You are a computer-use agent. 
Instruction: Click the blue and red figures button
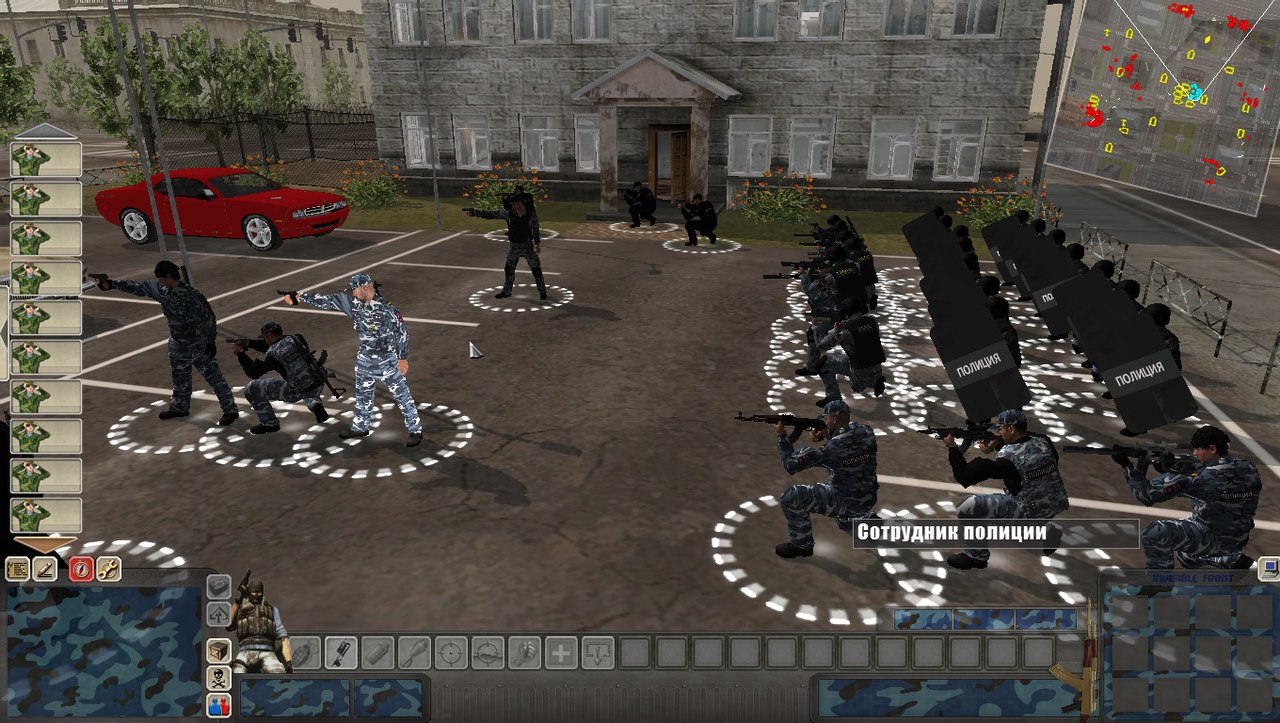pyautogui.click(x=219, y=705)
